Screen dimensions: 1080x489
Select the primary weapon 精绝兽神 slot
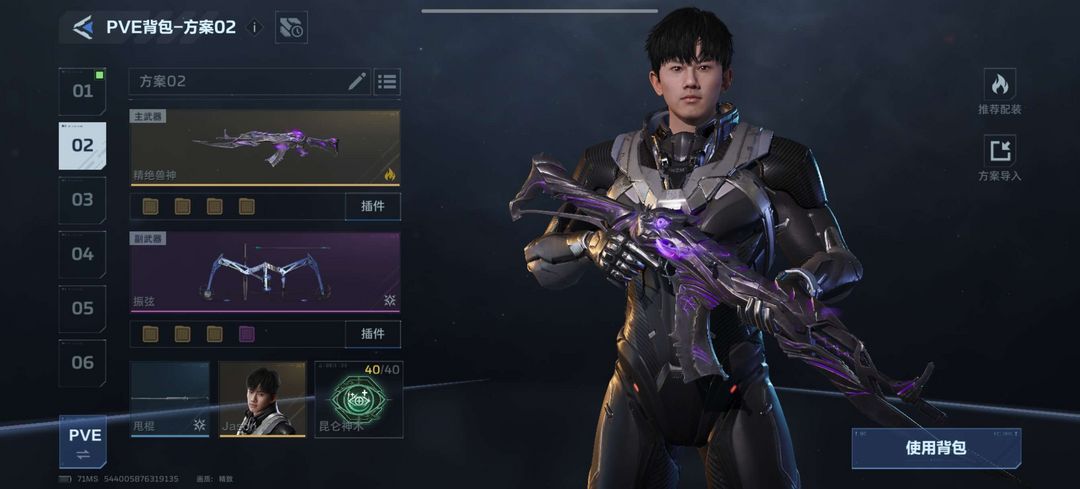(x=265, y=147)
